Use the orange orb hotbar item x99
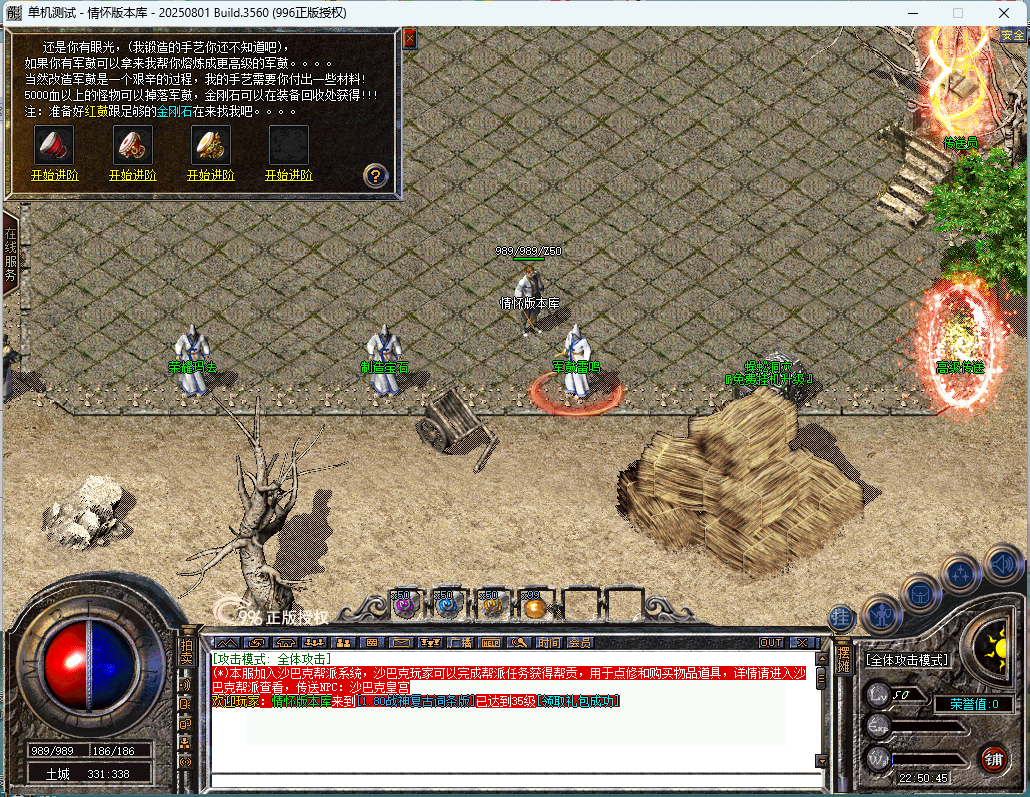 (x=534, y=604)
